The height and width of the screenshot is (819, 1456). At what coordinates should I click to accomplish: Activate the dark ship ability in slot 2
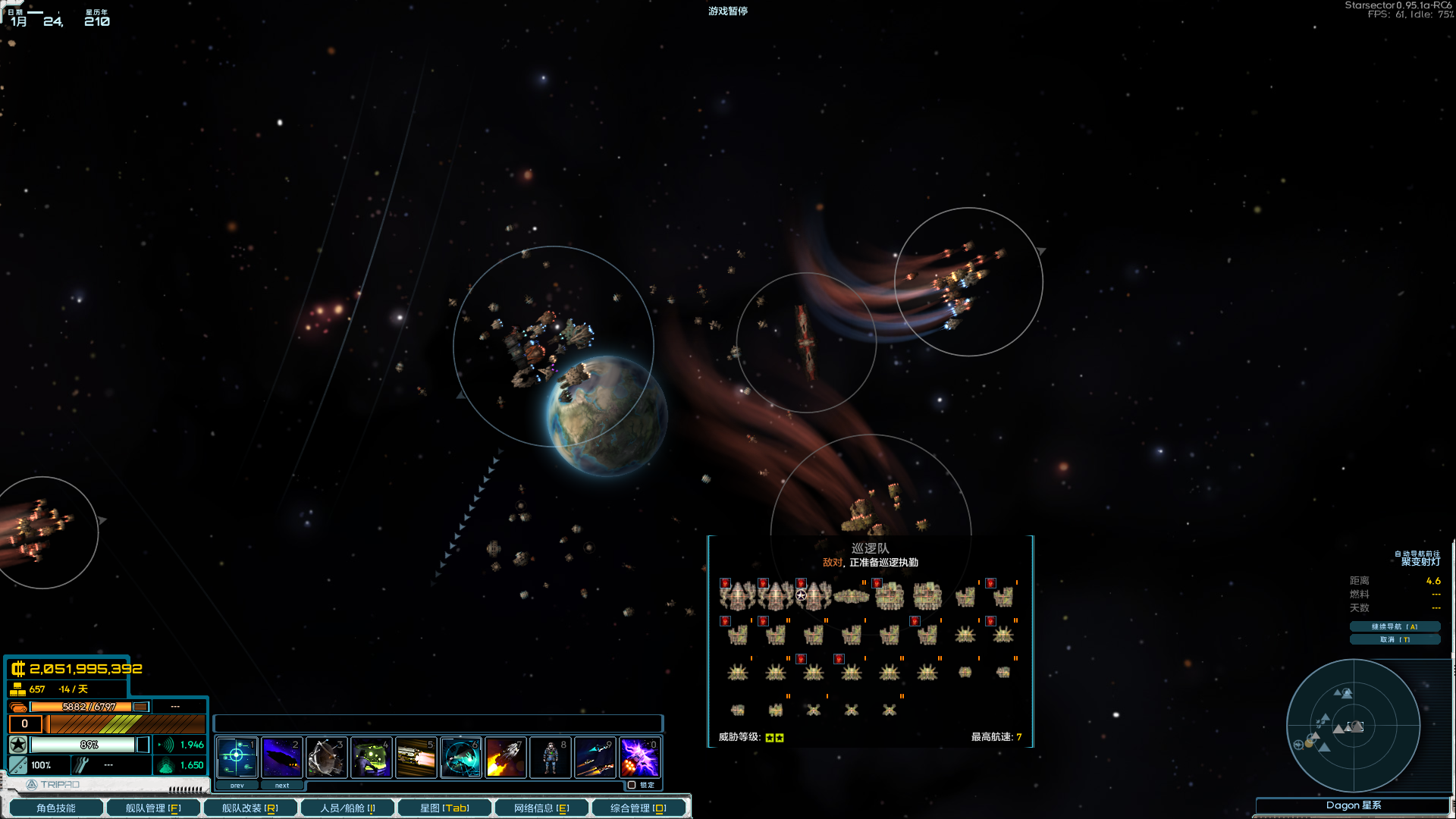(282, 757)
